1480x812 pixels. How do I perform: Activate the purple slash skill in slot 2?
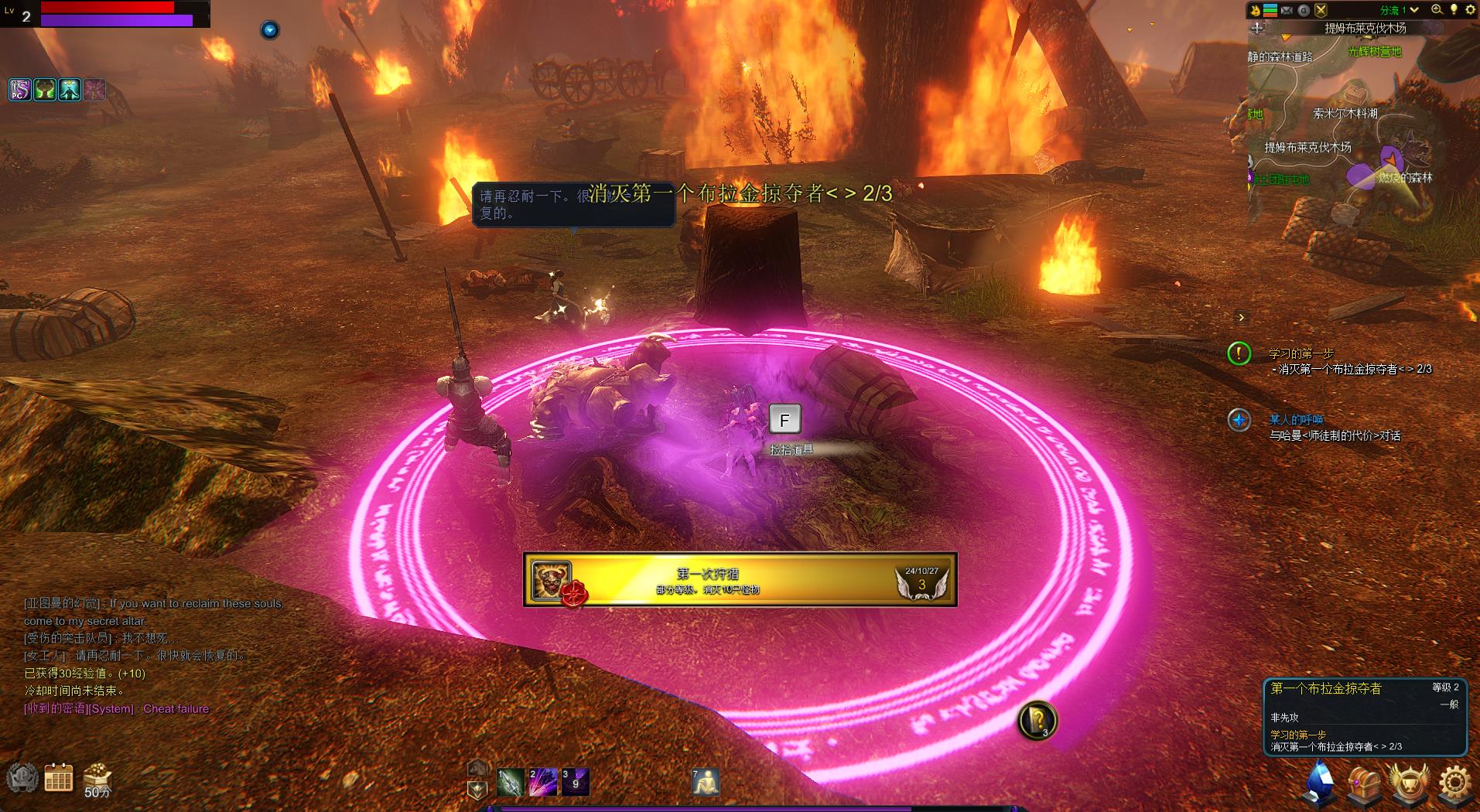click(542, 783)
